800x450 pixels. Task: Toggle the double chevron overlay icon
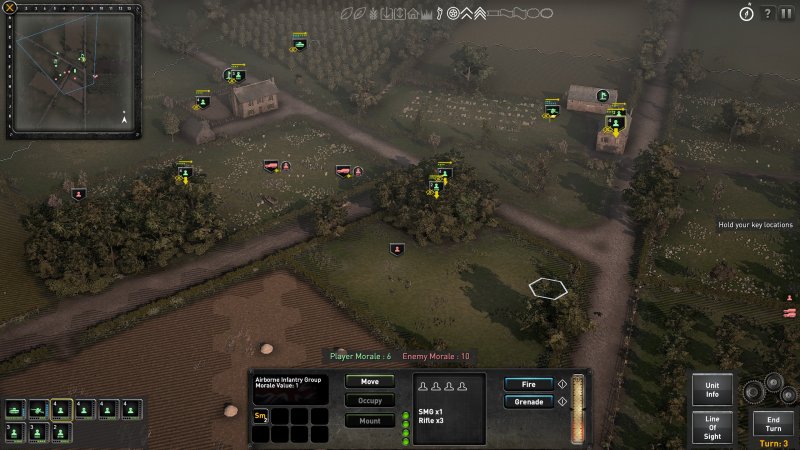(x=479, y=13)
